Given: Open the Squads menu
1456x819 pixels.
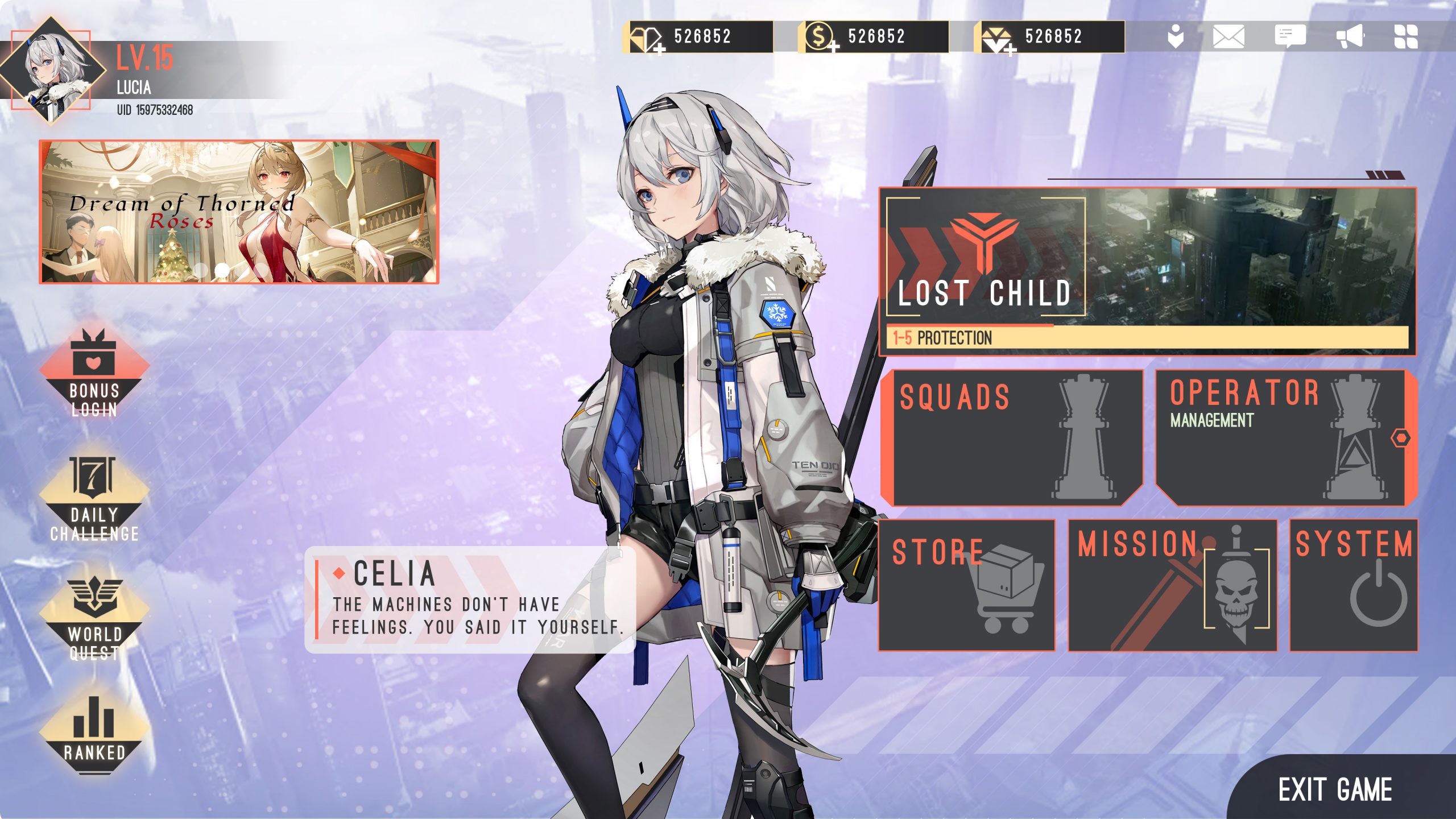Looking at the screenshot, I should [1011, 437].
